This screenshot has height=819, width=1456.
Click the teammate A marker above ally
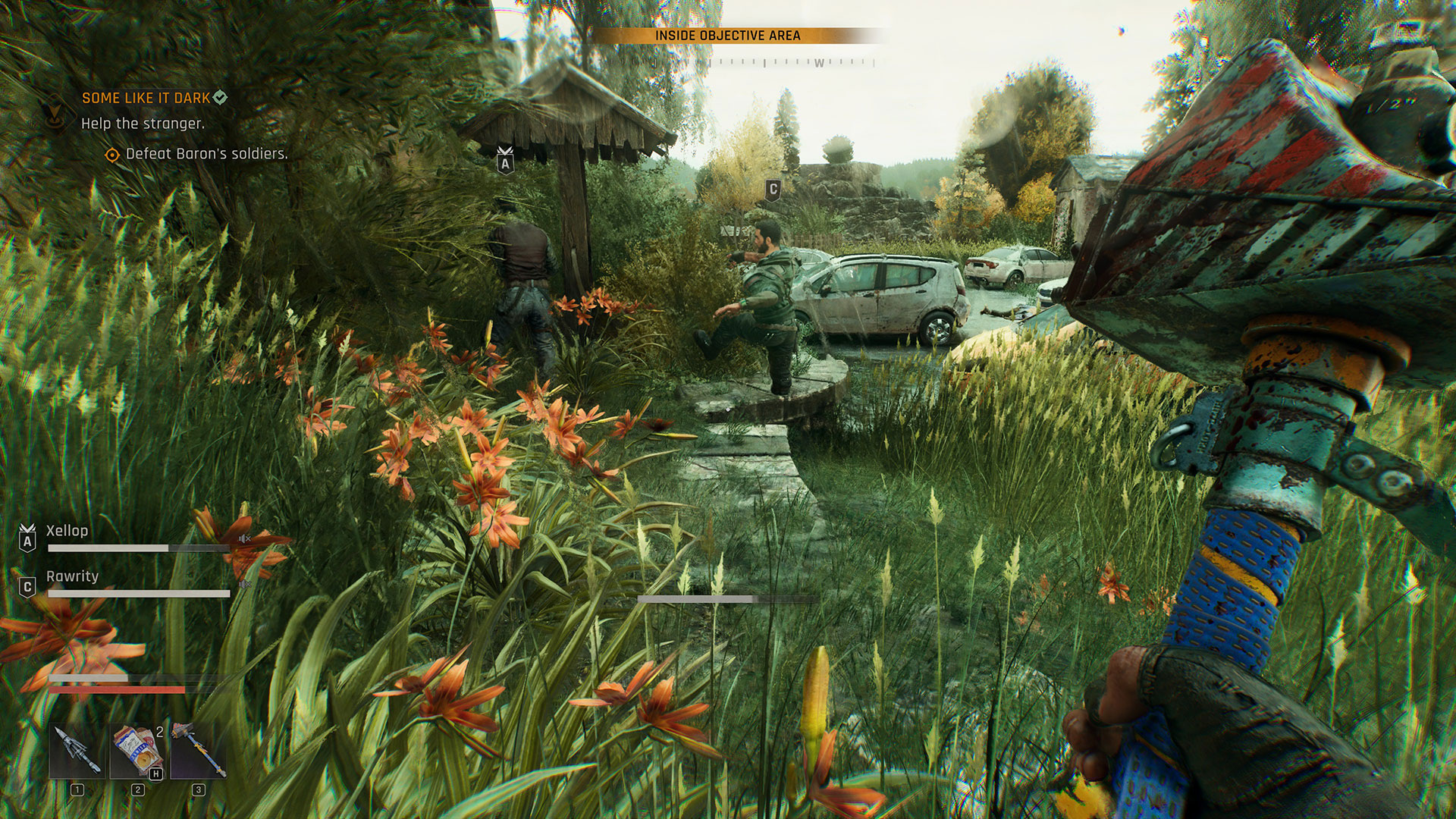(505, 161)
